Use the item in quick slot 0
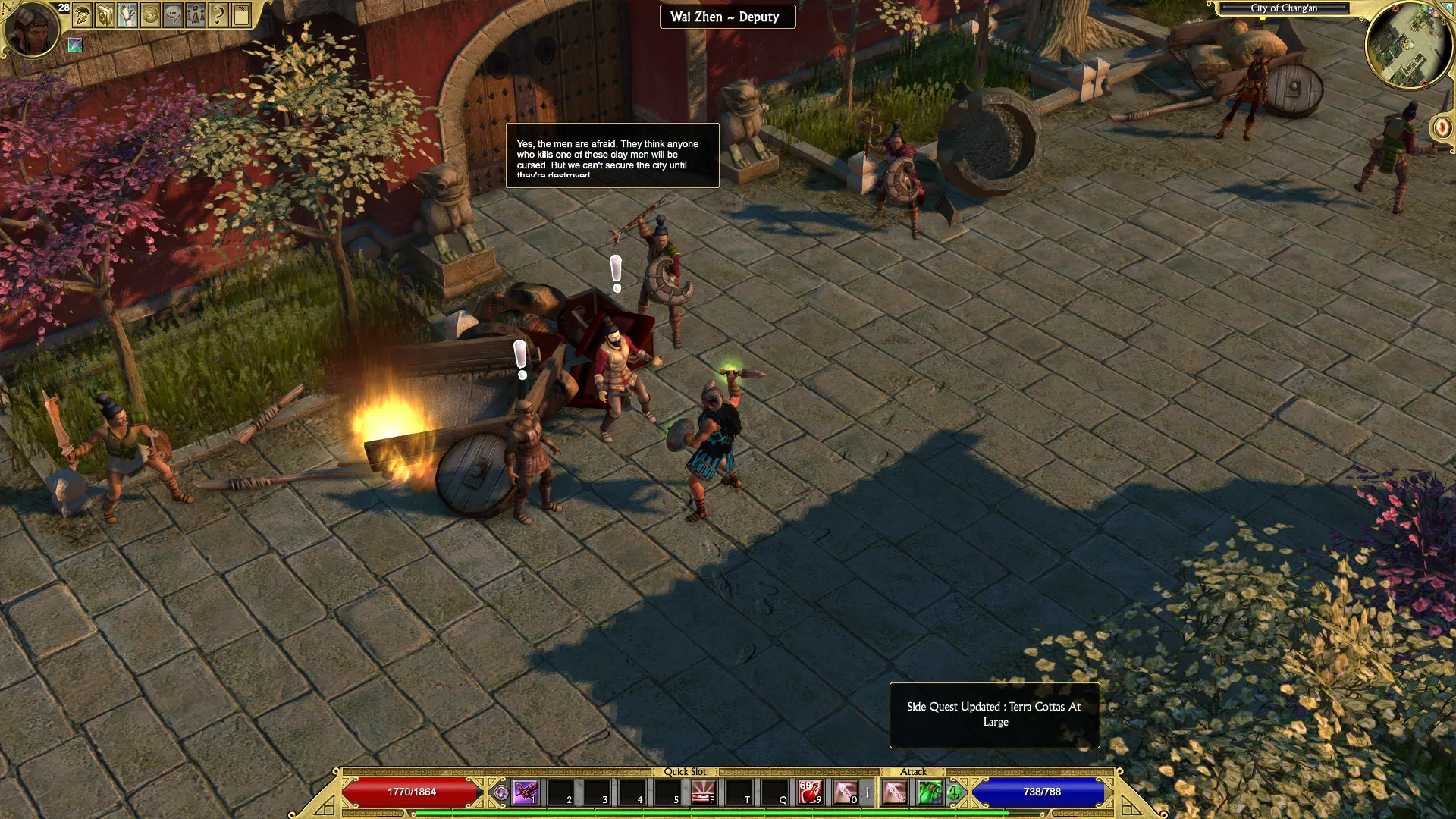The height and width of the screenshot is (819, 1456). coord(845,792)
